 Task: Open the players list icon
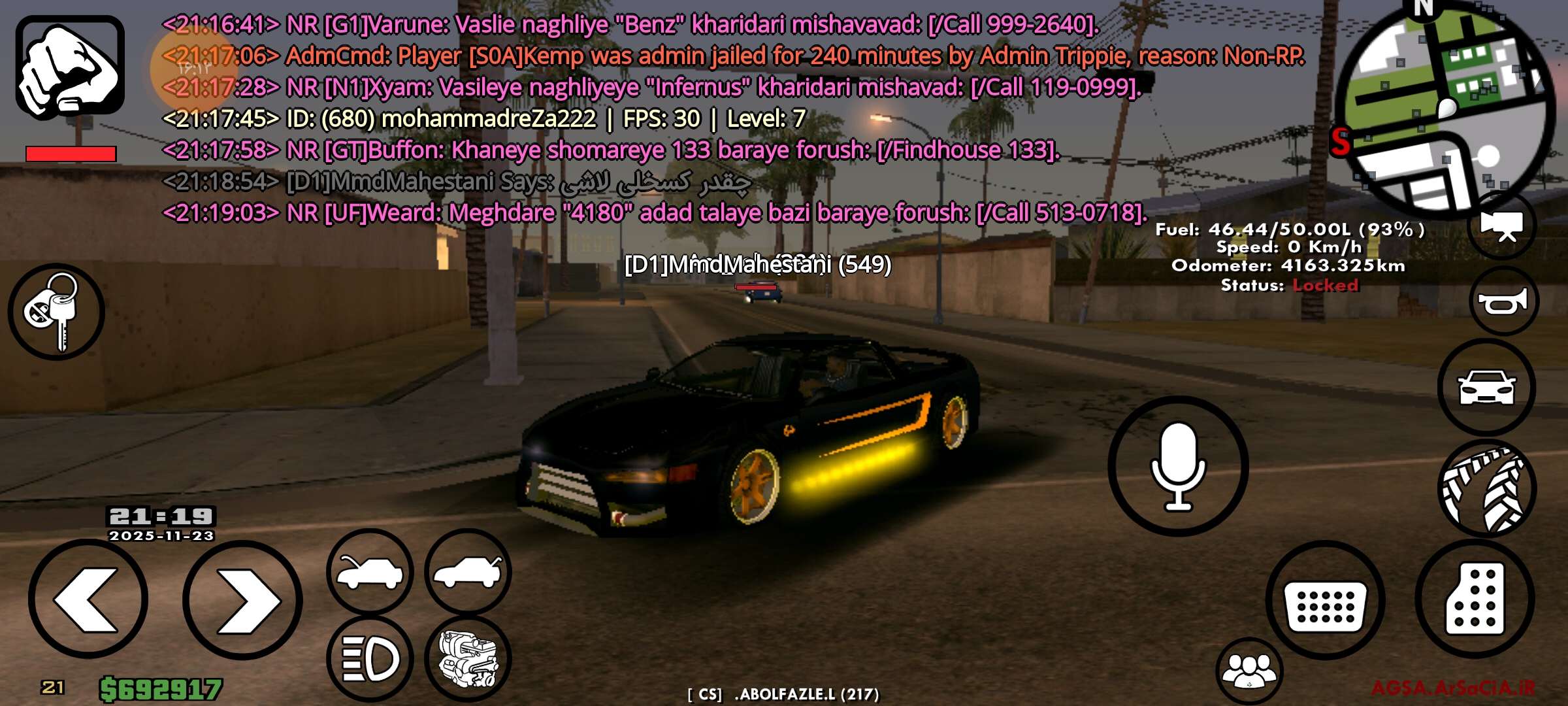pyautogui.click(x=1249, y=671)
